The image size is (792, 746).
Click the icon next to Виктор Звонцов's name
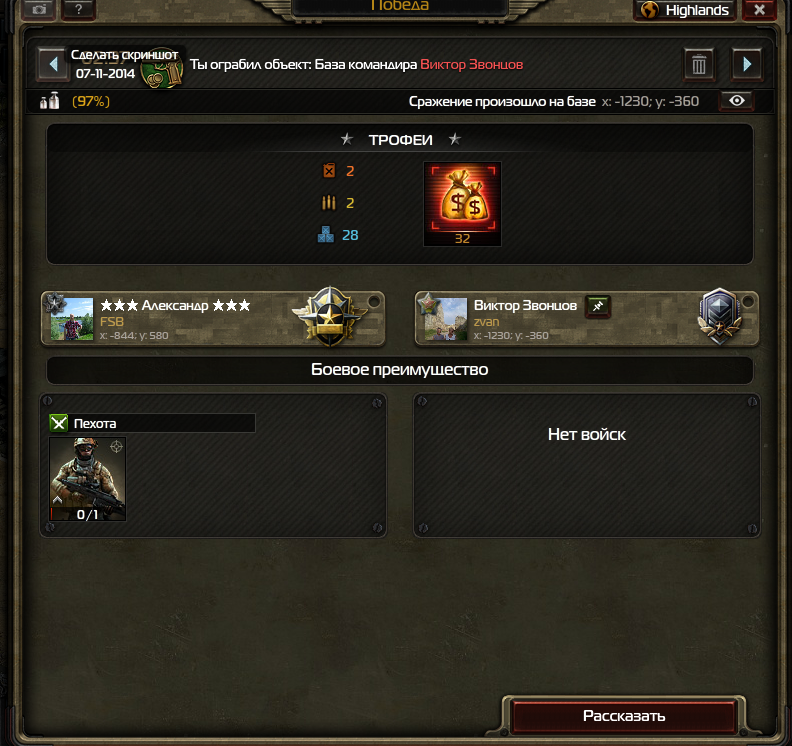(x=597, y=305)
